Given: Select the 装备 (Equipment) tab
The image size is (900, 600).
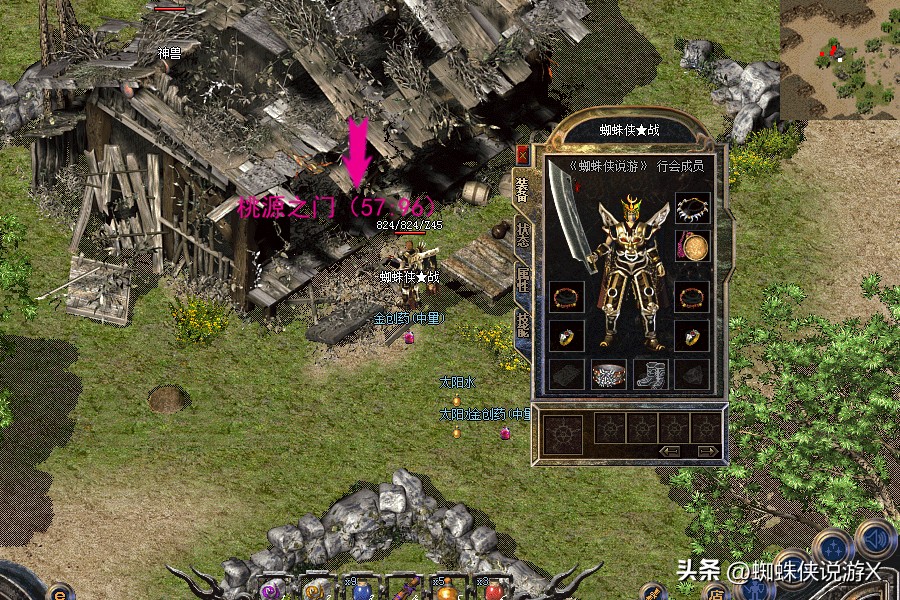Looking at the screenshot, I should (522, 190).
